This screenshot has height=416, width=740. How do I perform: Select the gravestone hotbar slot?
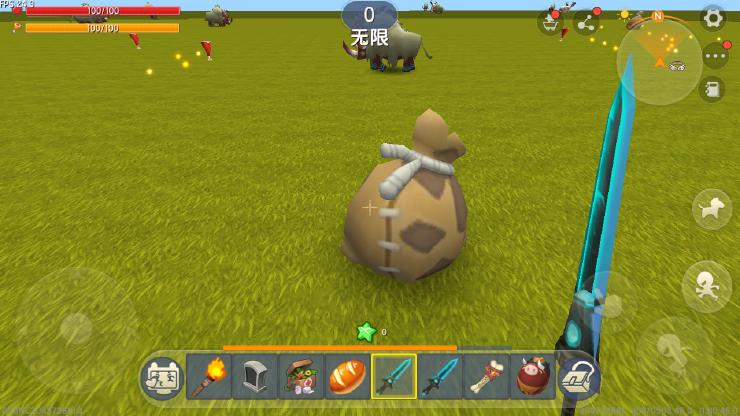click(254, 377)
